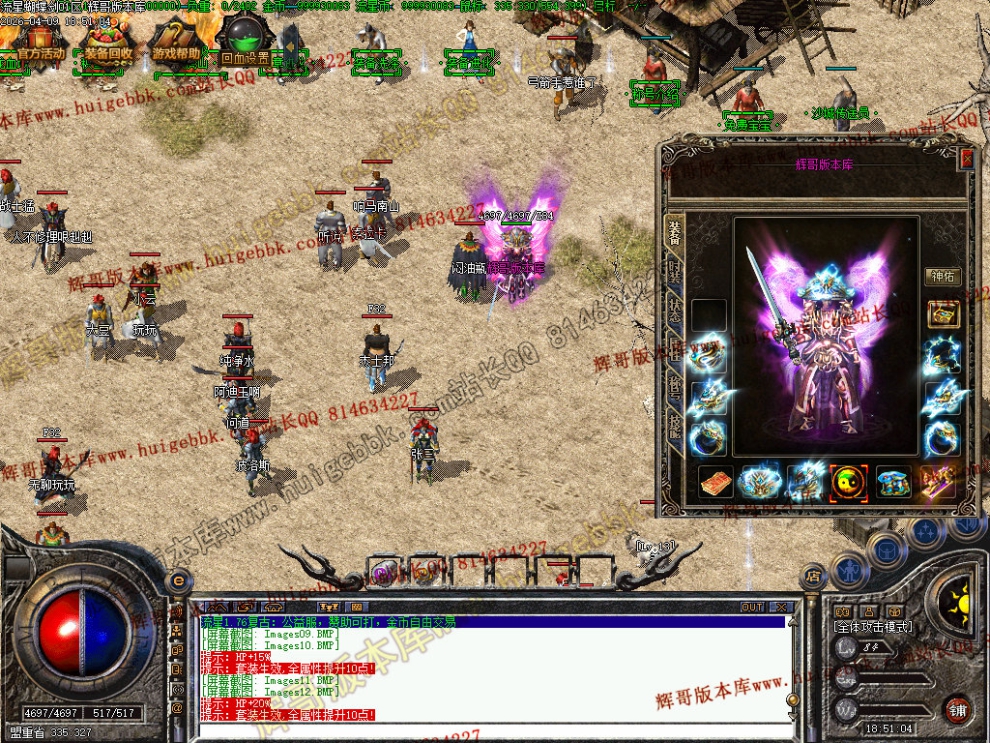
Task: Select the yin-yang talisman equipment slot
Action: [848, 482]
